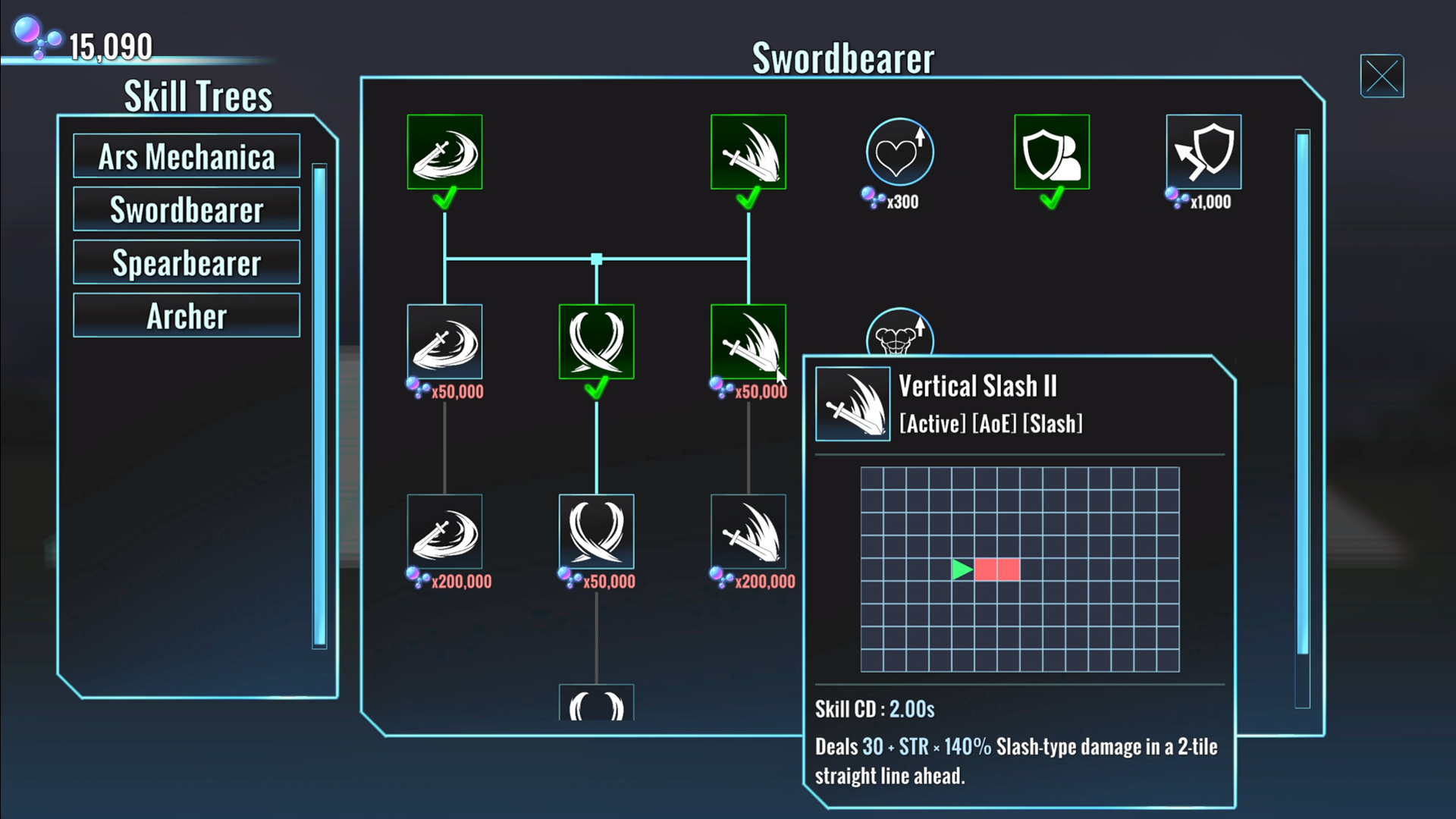This screenshot has height=819, width=1456.
Task: Choose the shield arrow skill costing 1,000
Action: (1203, 152)
